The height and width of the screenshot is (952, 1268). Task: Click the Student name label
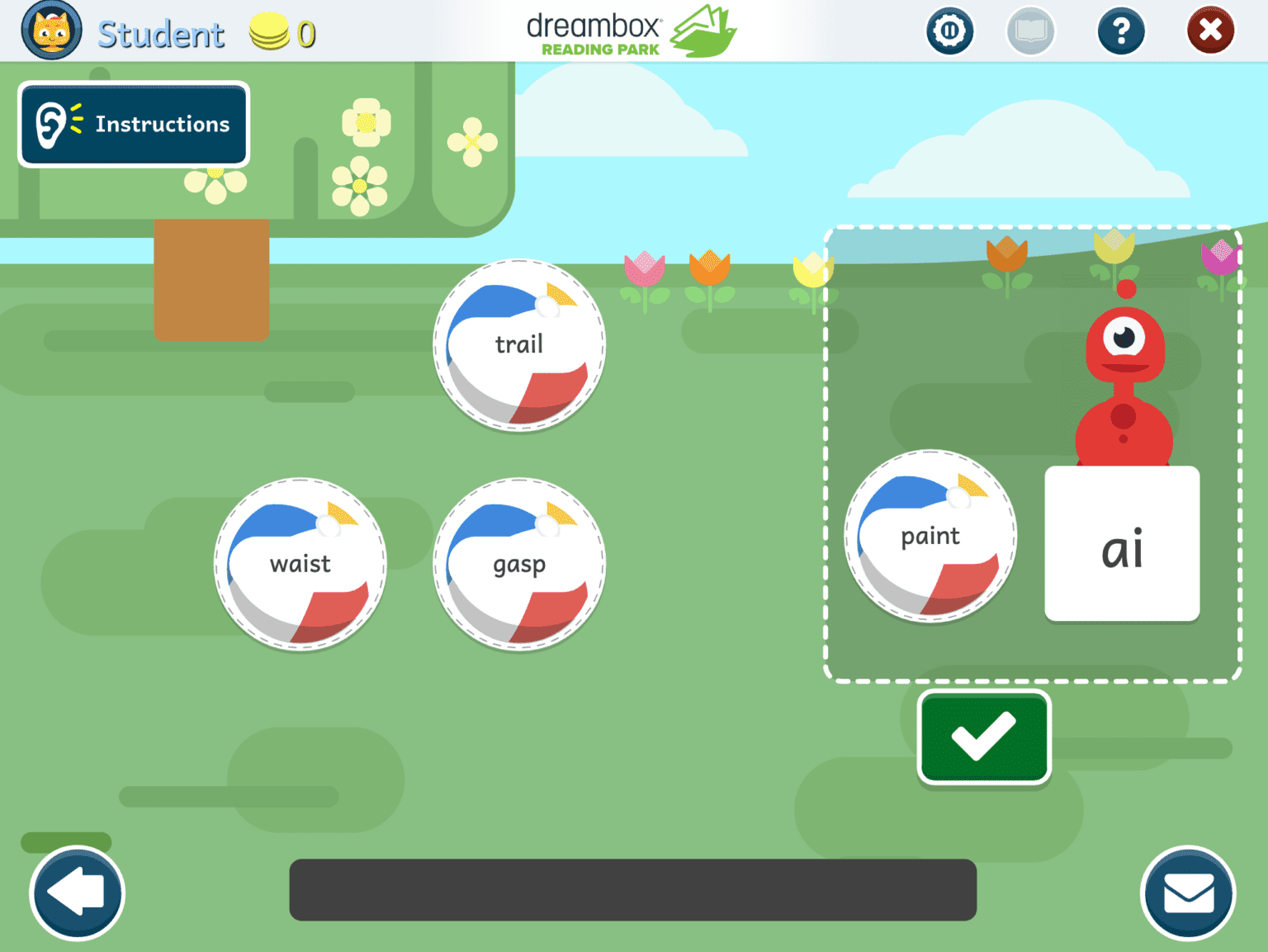[161, 32]
